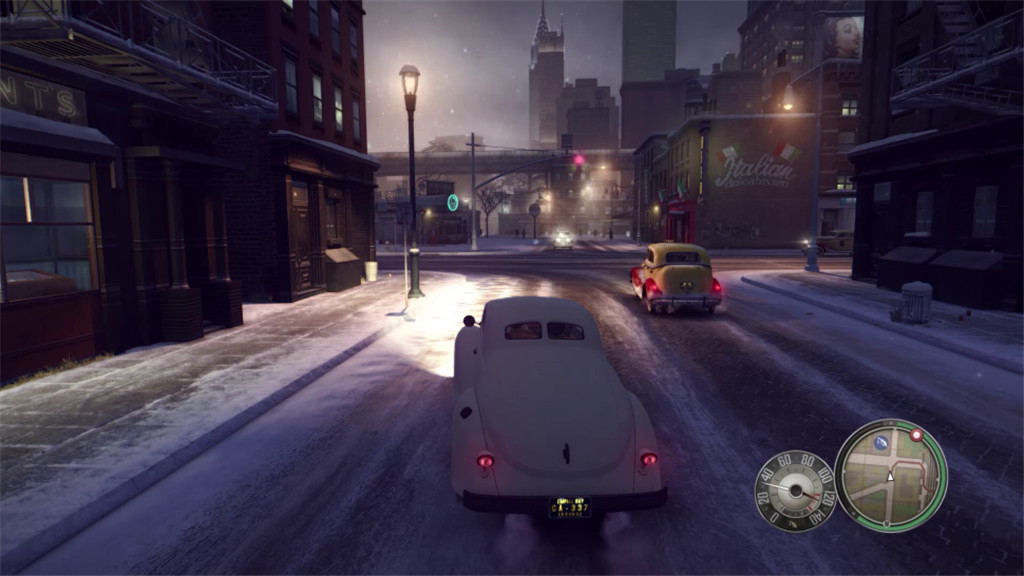The height and width of the screenshot is (576, 1024).
Task: Click the white player arrow on minimap
Action: [890, 477]
